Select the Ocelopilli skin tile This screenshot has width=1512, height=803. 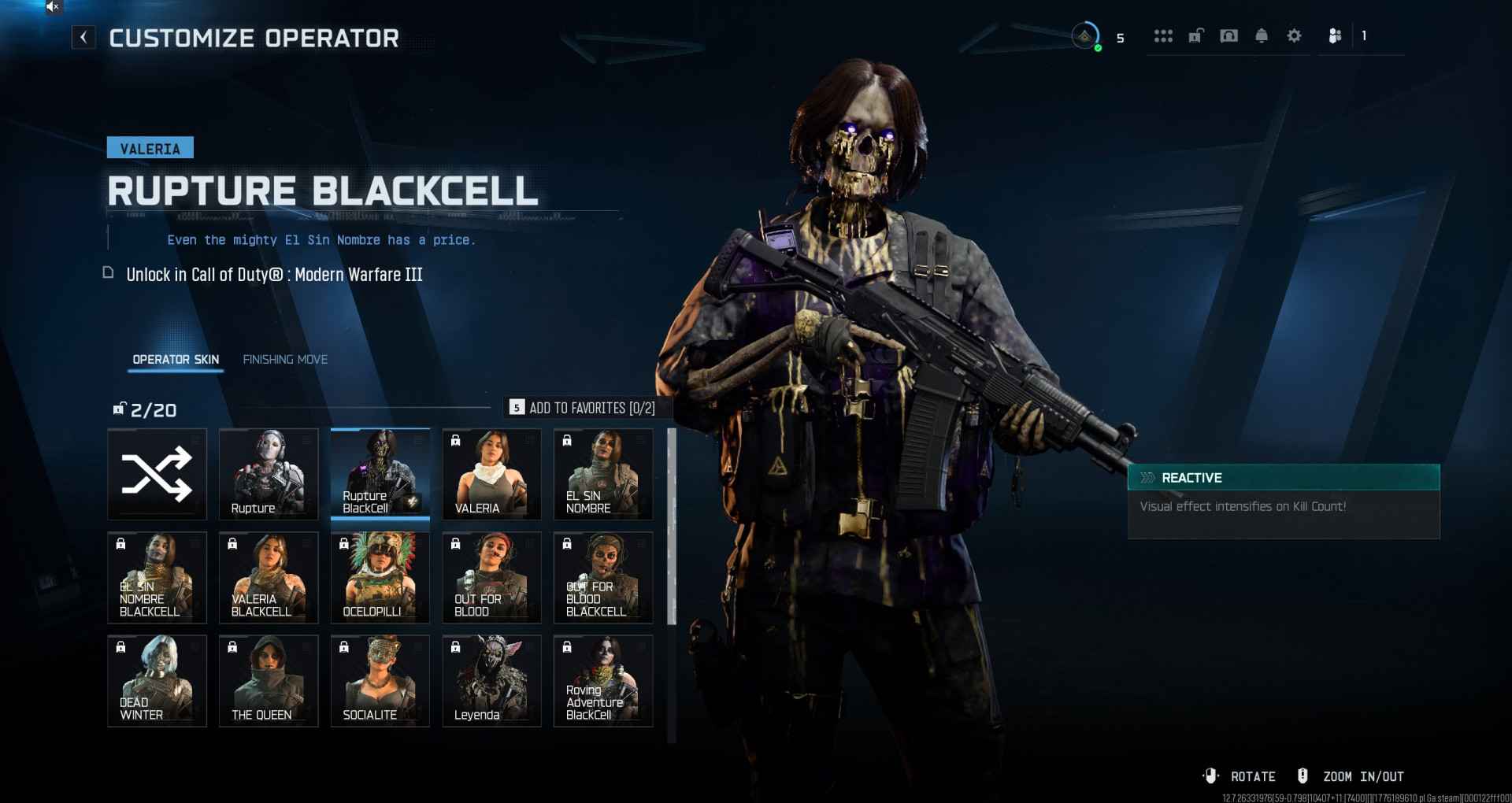pos(380,577)
